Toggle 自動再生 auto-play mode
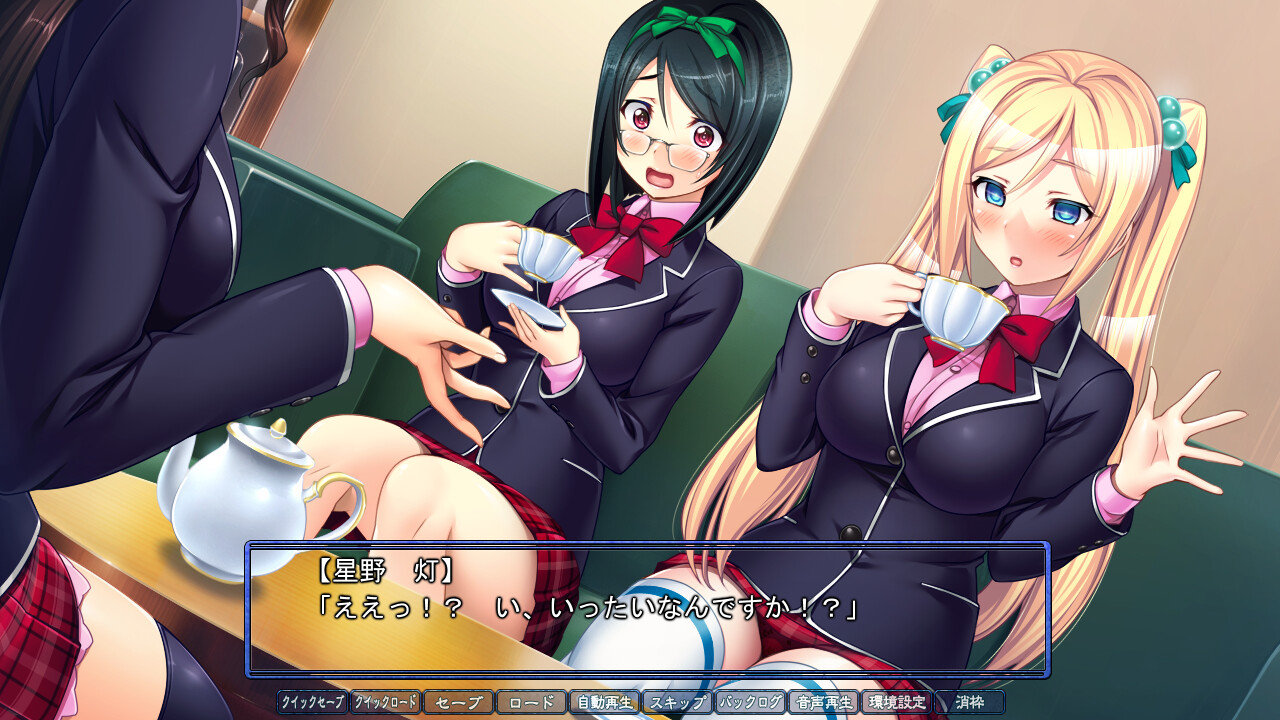1280x720 pixels. tap(604, 702)
